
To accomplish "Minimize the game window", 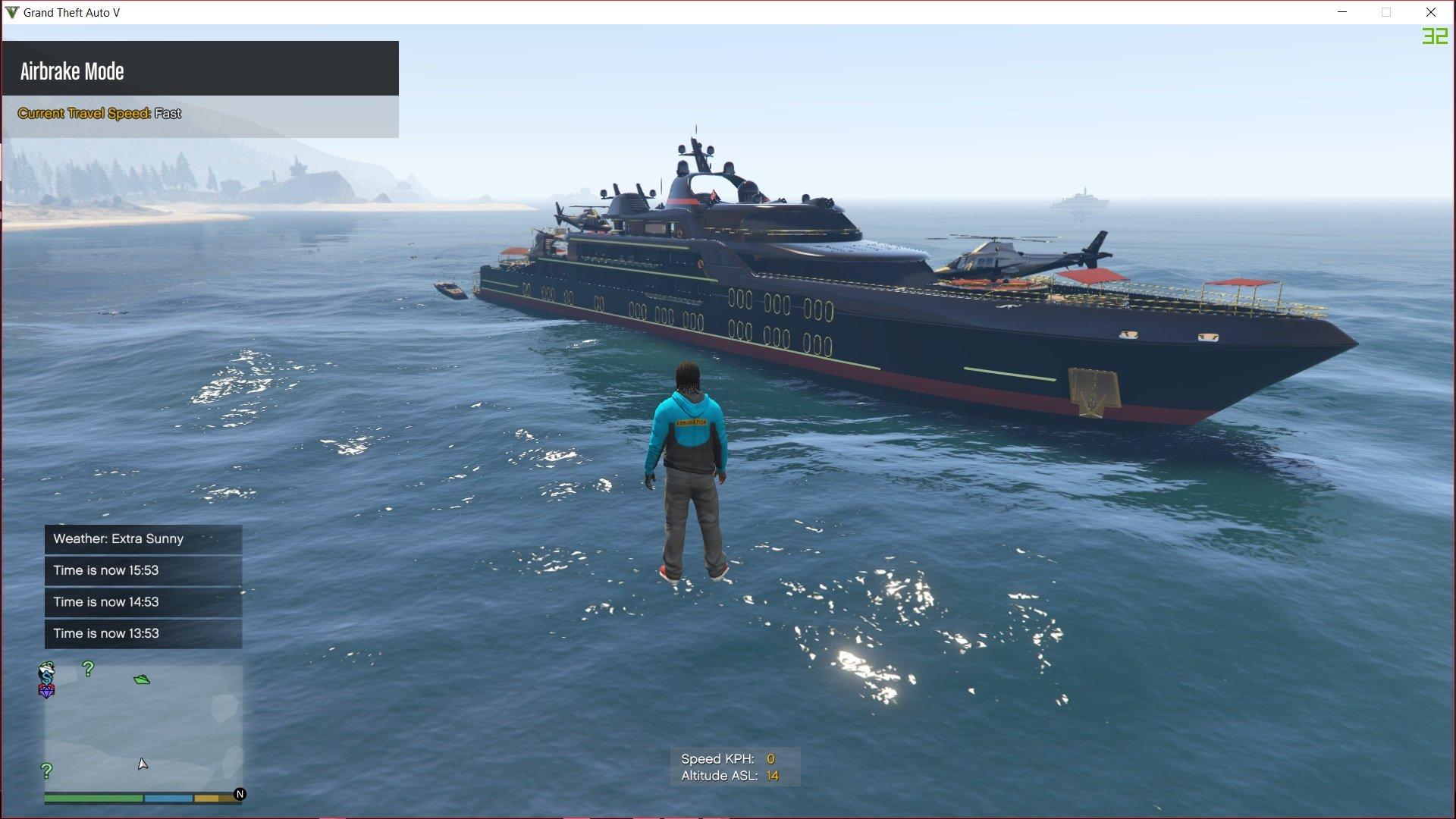I will pyautogui.click(x=1342, y=12).
